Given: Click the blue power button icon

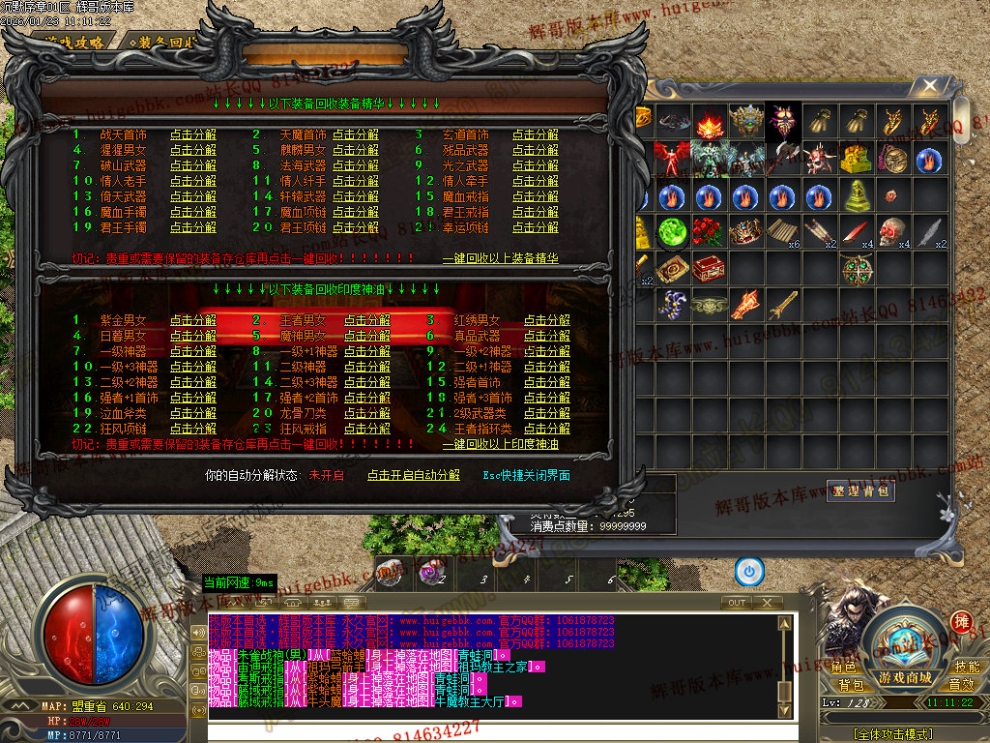Looking at the screenshot, I should 749,571.
